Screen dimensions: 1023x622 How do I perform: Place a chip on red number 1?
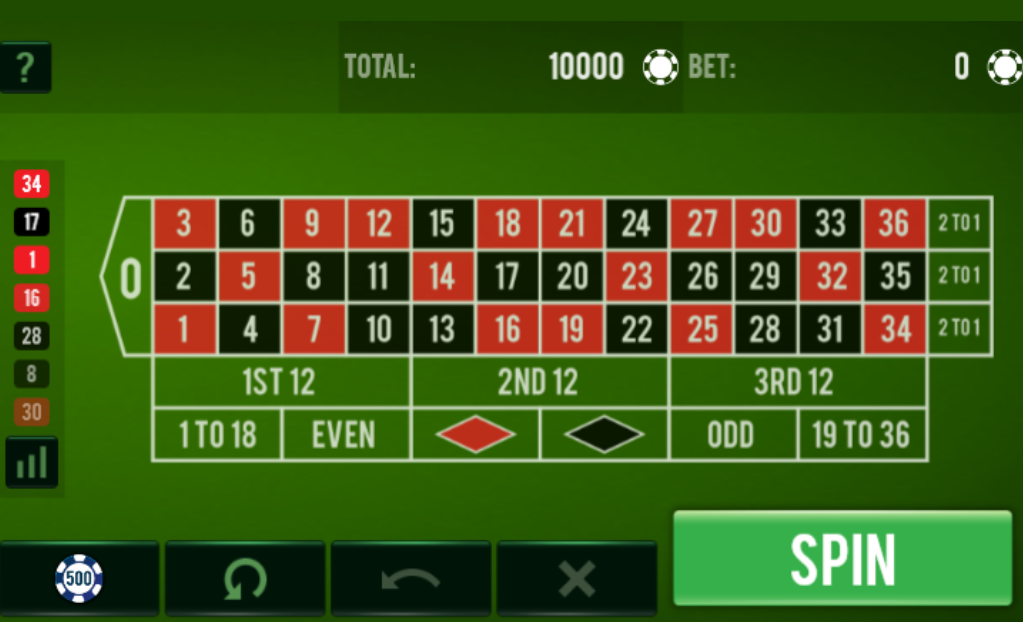coord(184,329)
